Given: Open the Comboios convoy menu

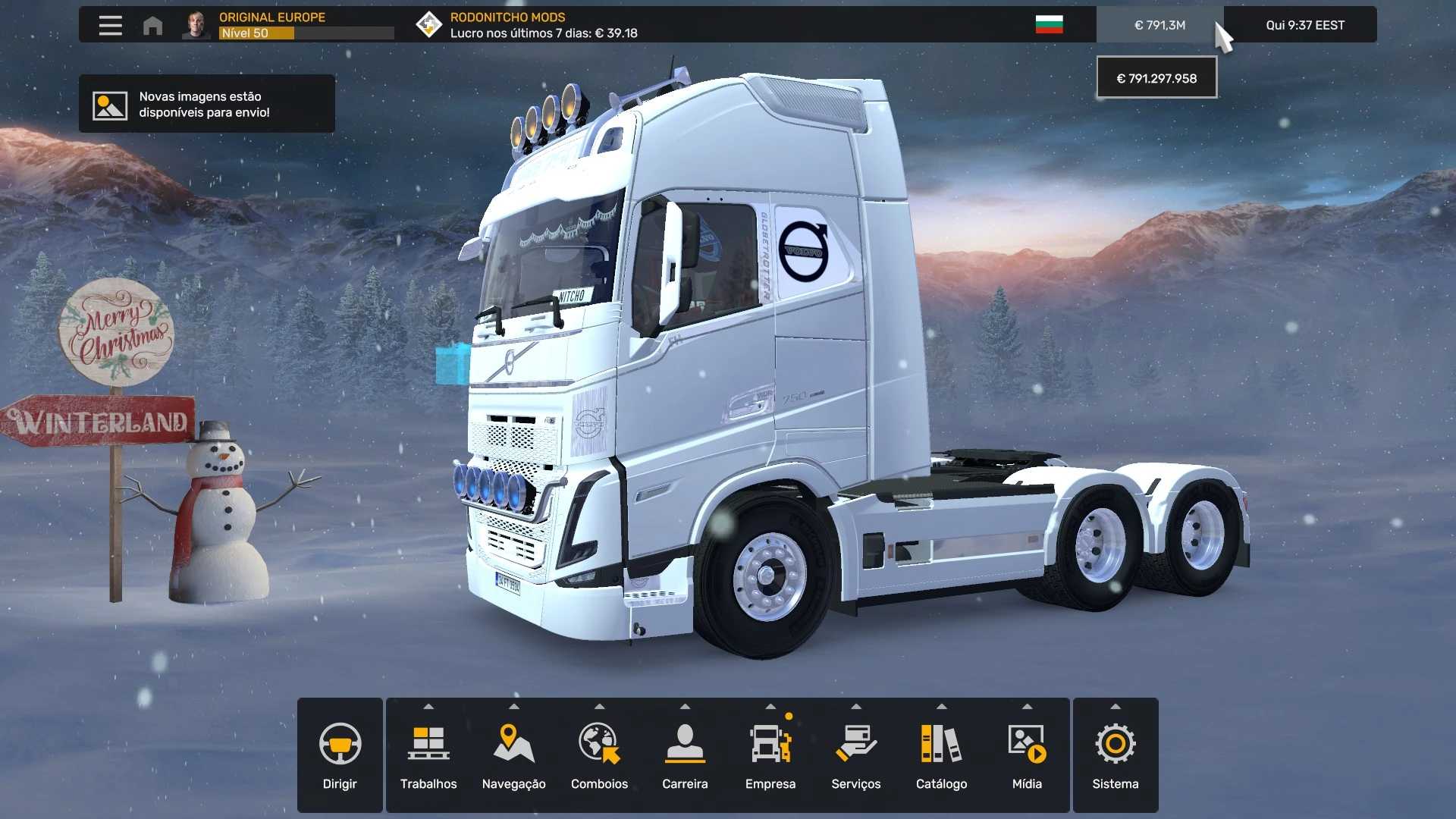Looking at the screenshot, I should coord(599,755).
